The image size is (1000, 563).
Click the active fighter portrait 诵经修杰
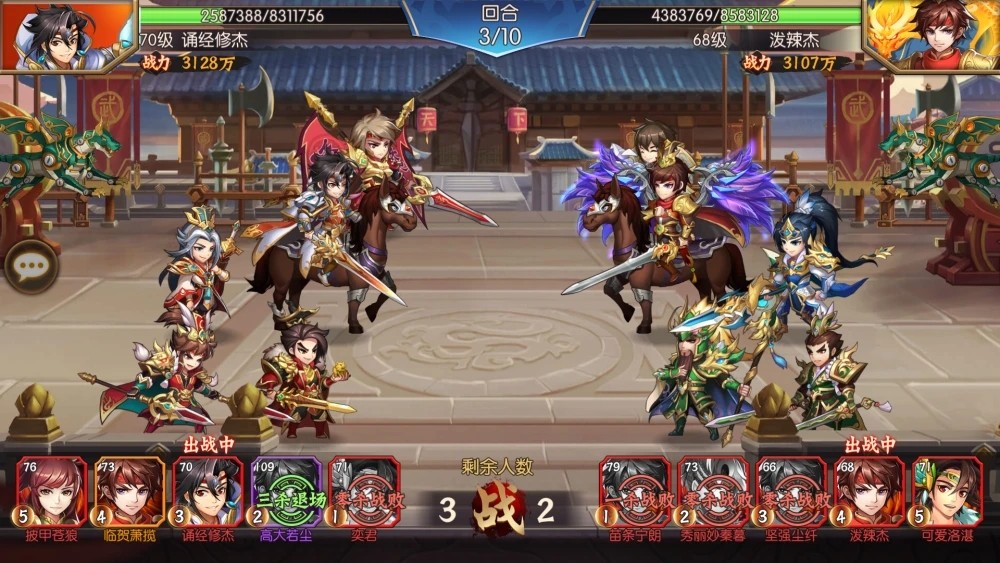(208, 491)
